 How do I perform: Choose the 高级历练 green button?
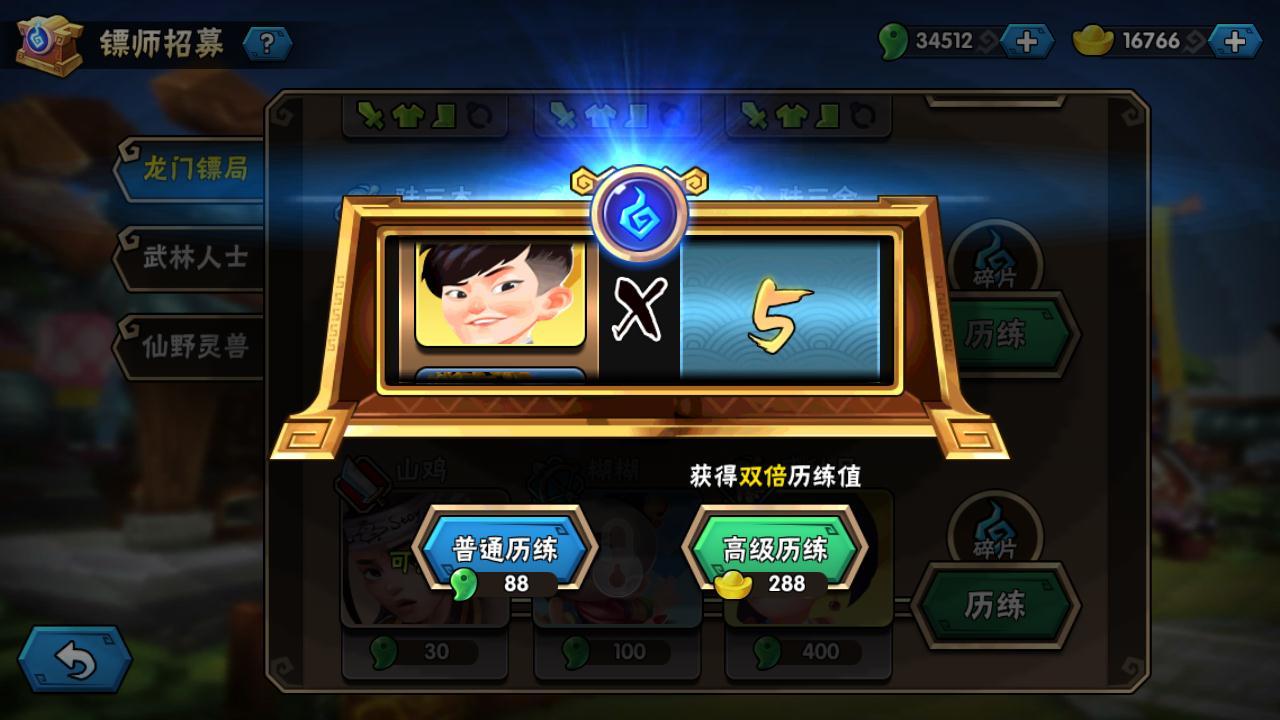point(774,551)
